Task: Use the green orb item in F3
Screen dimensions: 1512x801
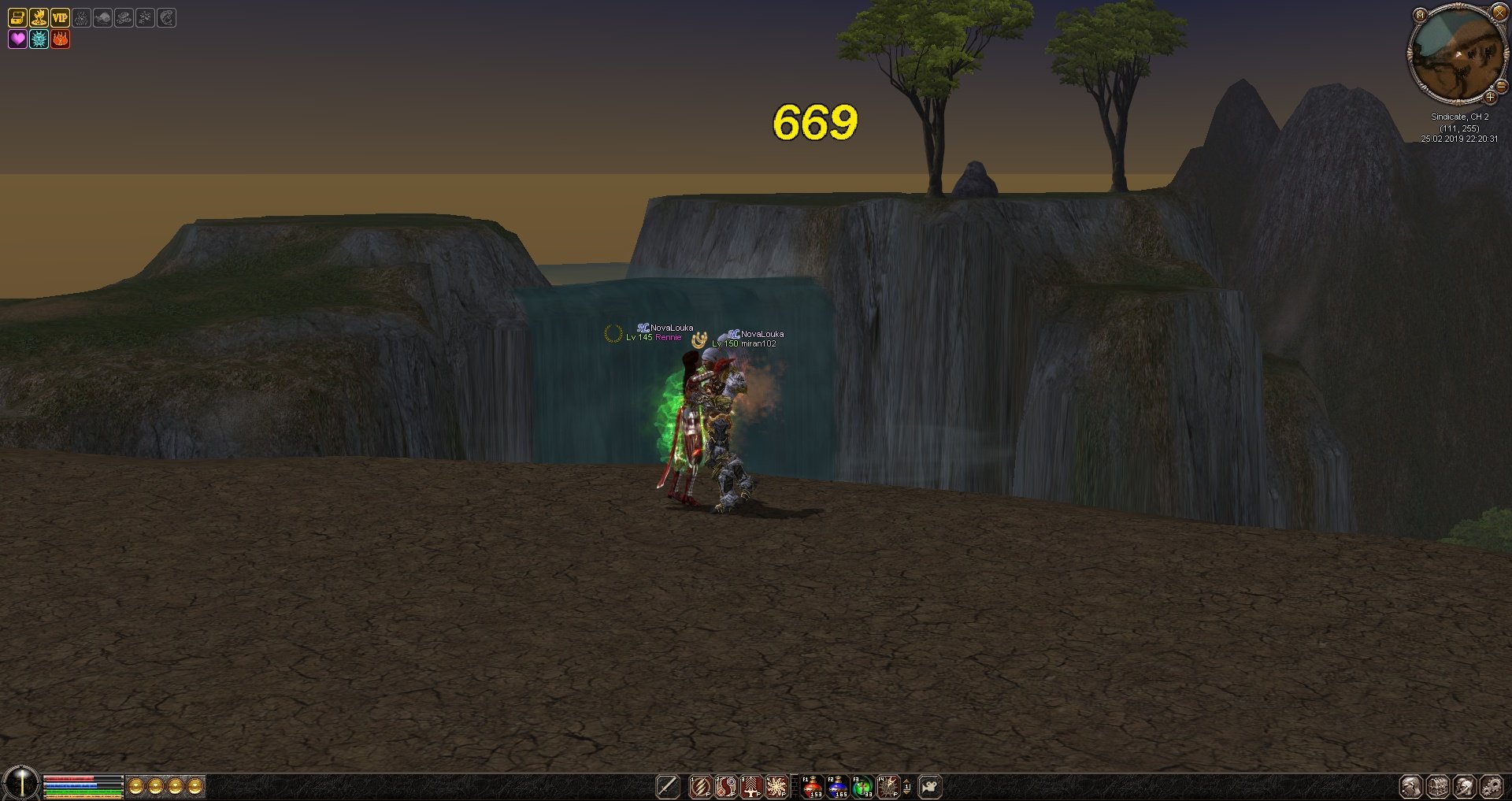Action: pyautogui.click(x=863, y=786)
